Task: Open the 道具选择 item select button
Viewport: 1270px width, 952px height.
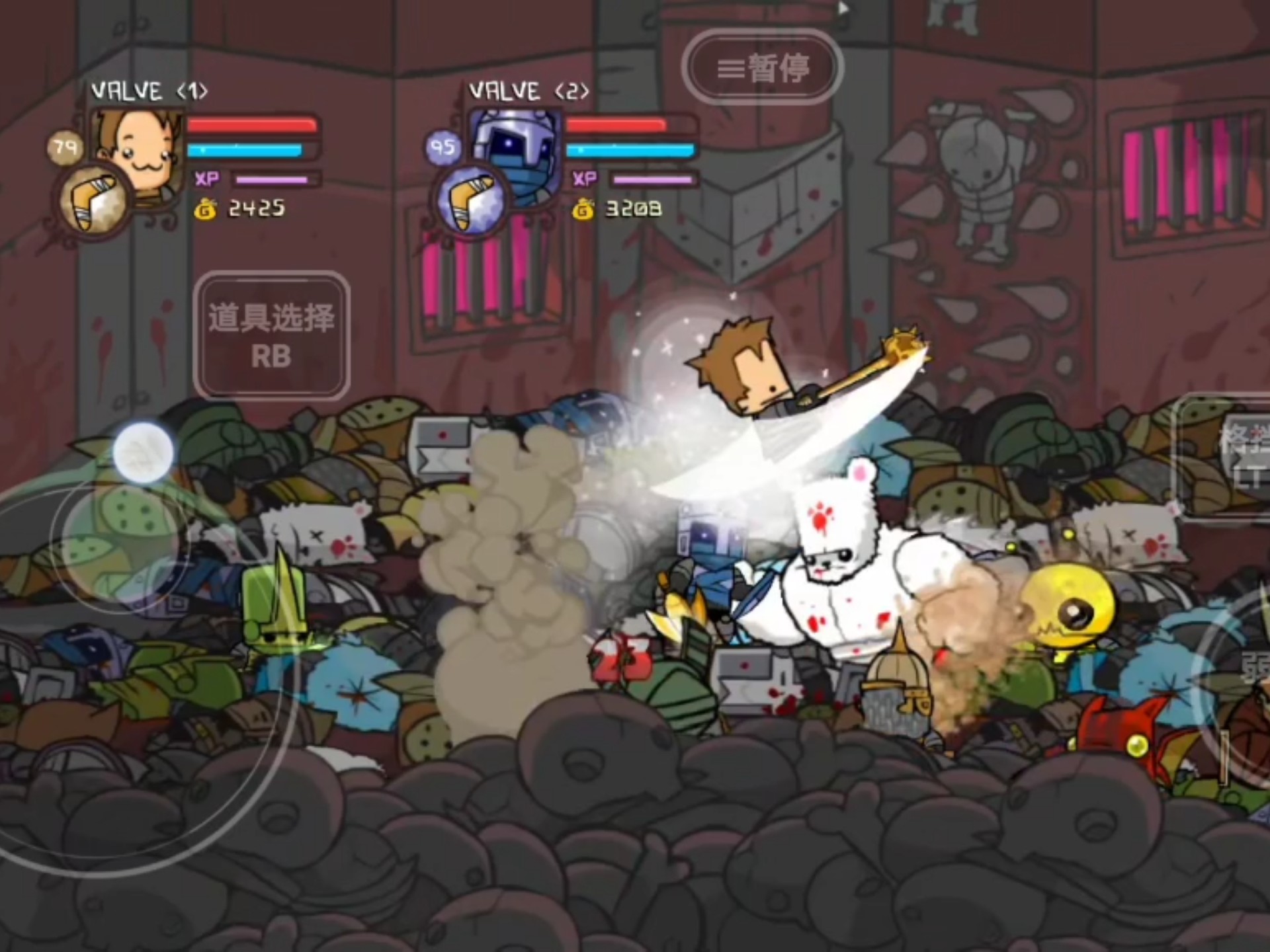Action: [x=271, y=335]
